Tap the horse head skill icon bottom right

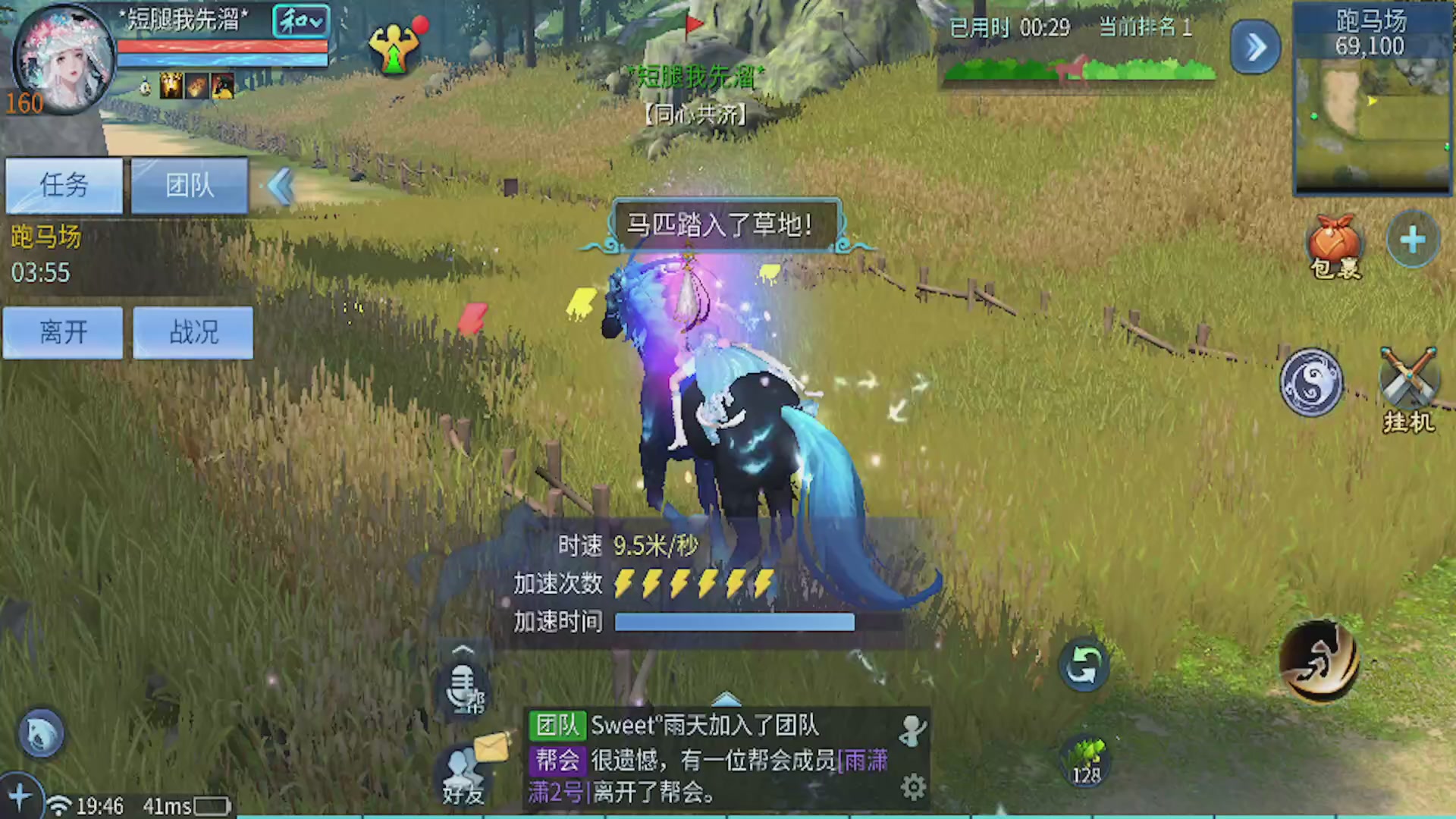click(x=1319, y=664)
